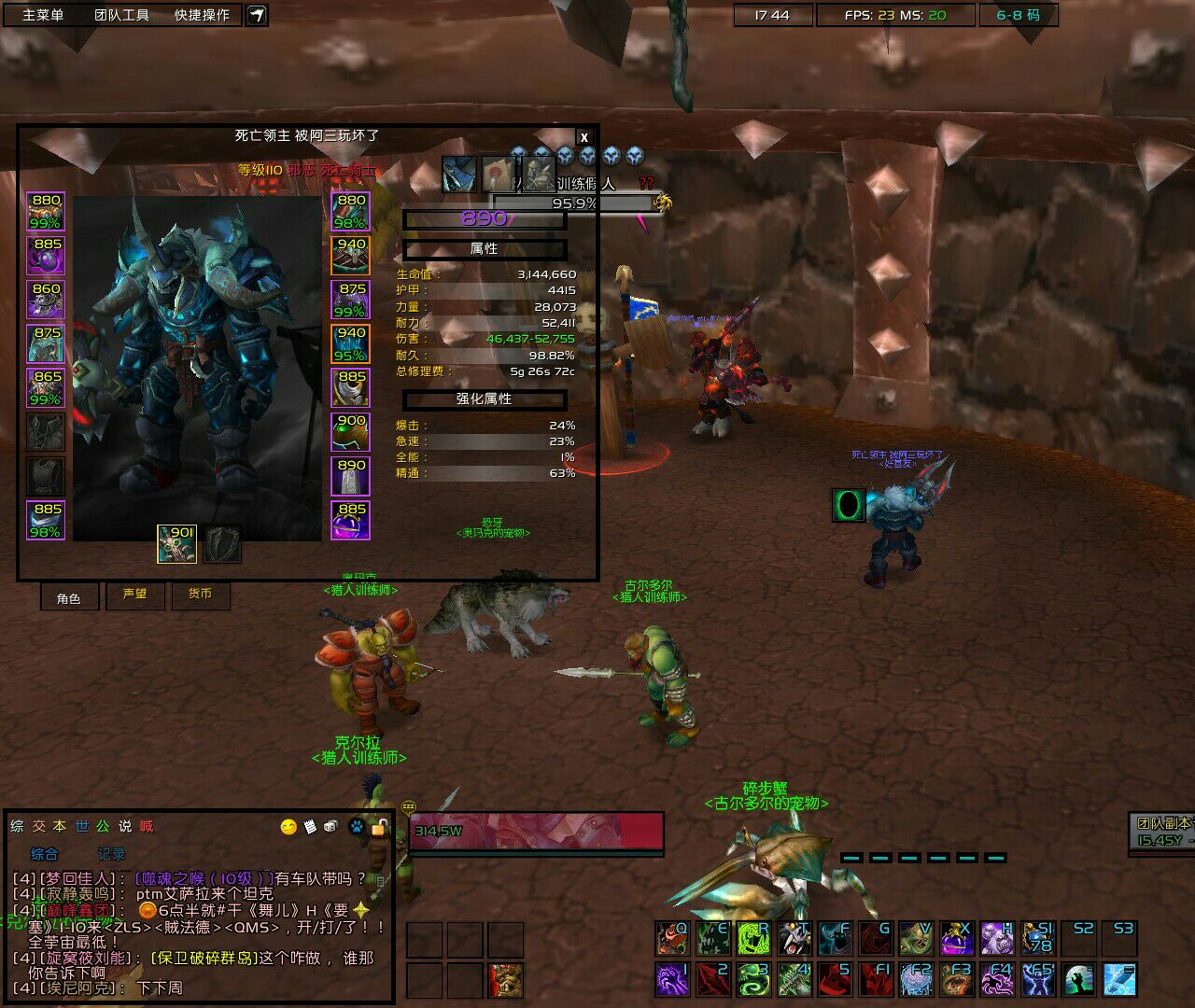Toggle the chat lock padlock icon

(x=378, y=826)
